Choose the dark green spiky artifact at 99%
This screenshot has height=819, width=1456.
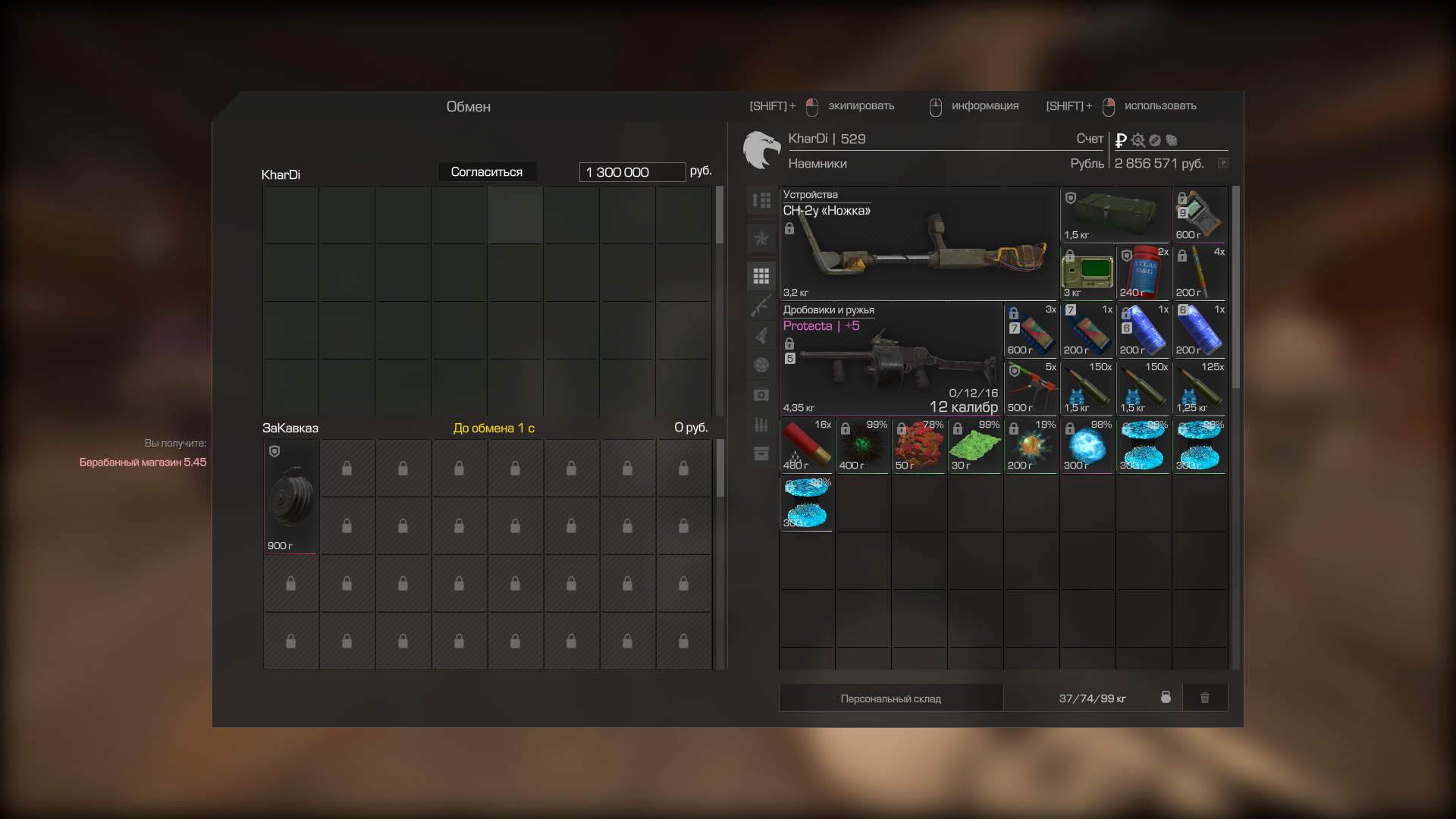click(x=863, y=446)
